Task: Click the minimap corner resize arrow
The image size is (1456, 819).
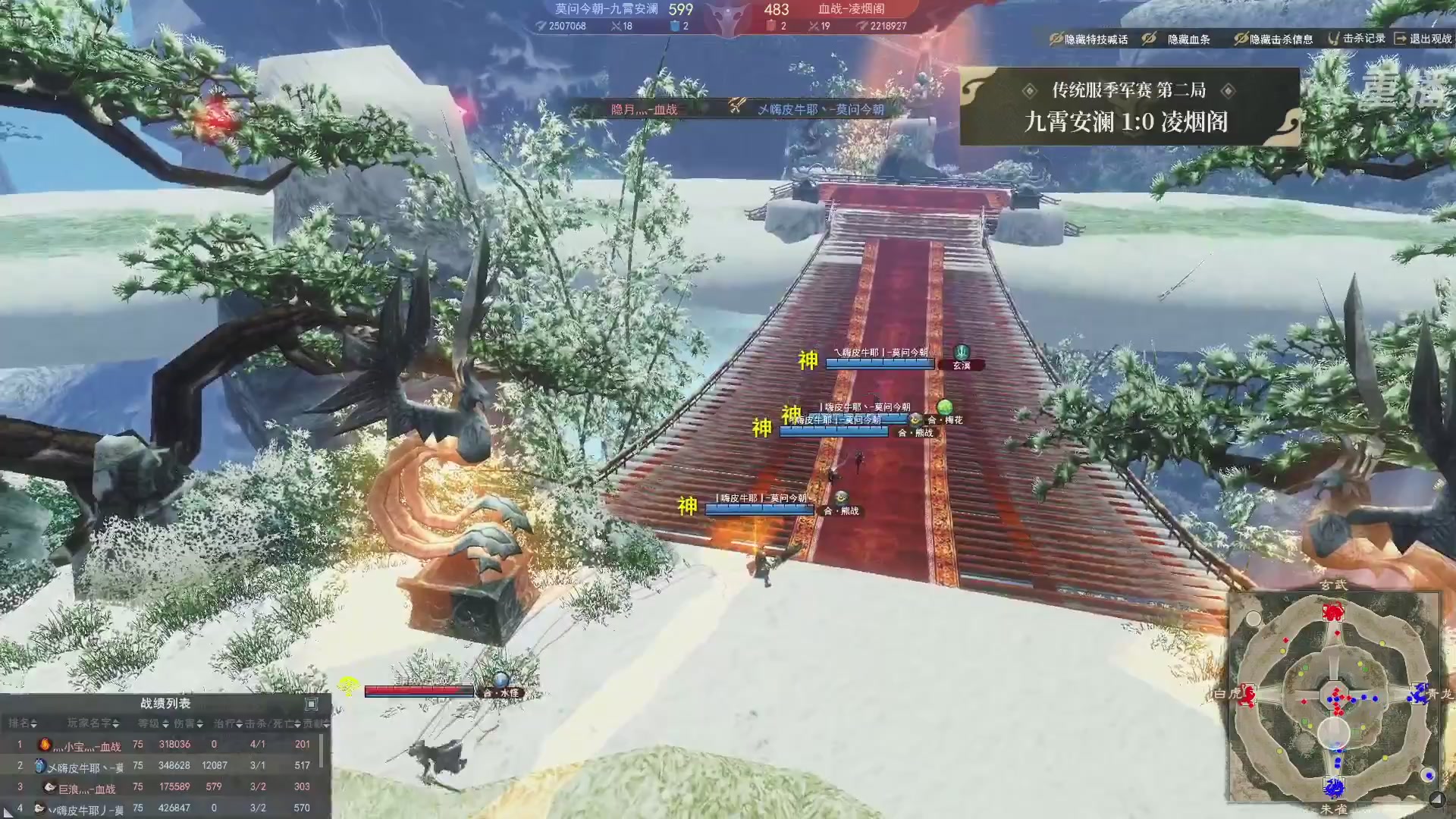Action: [x=1436, y=798]
